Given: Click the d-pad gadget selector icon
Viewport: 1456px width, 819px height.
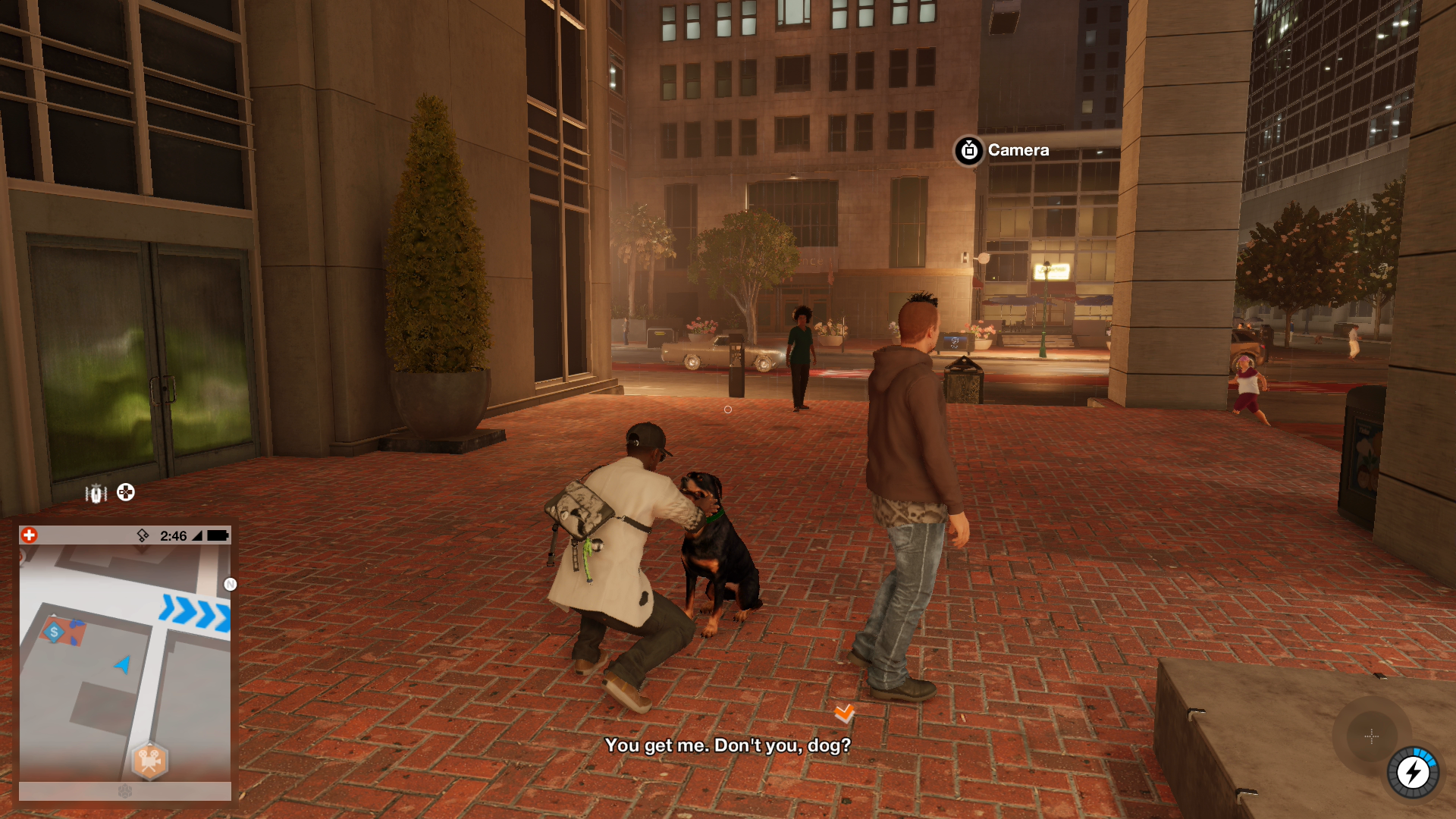Looking at the screenshot, I should 126,493.
